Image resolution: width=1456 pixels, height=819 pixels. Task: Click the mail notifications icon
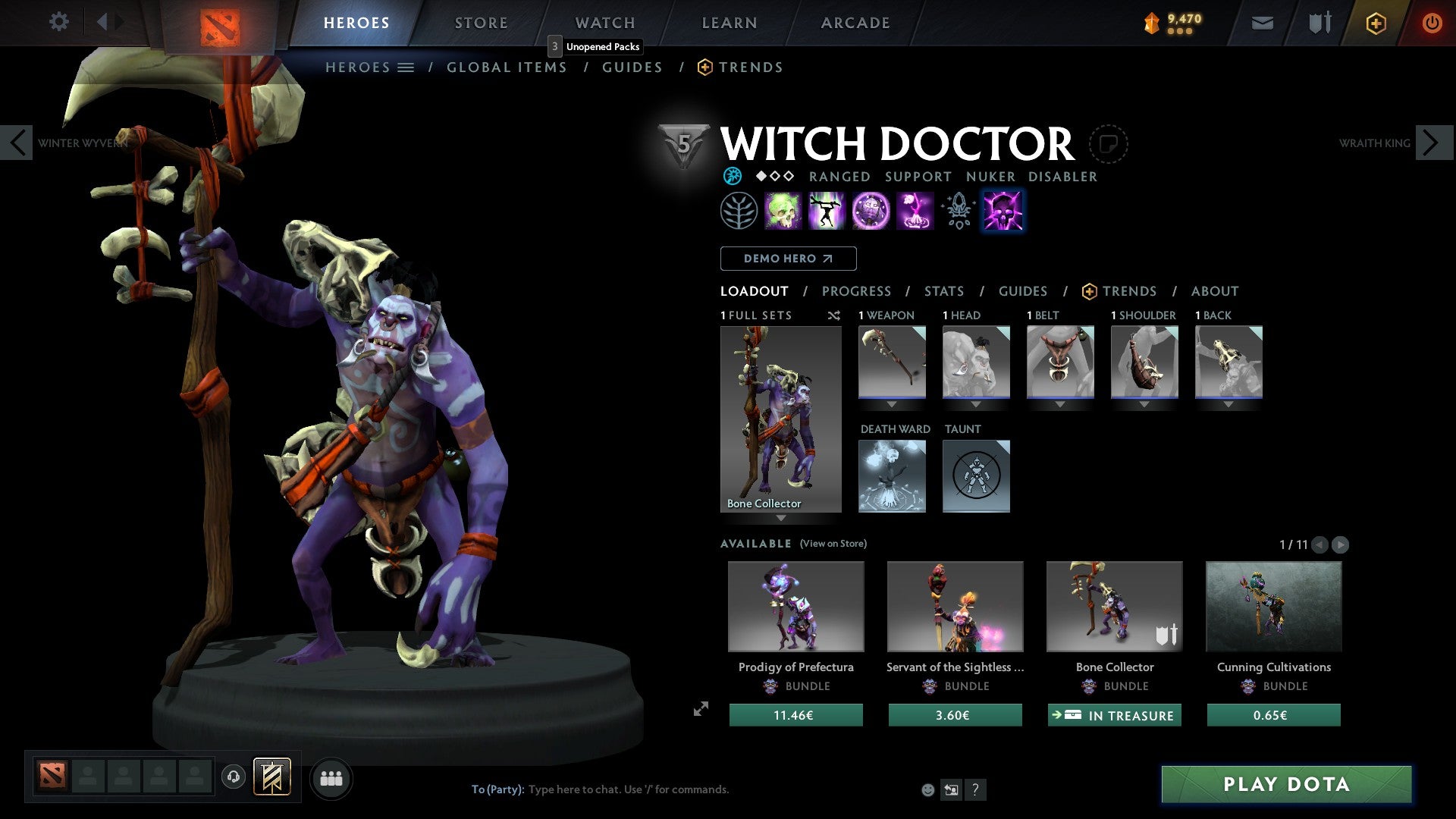point(1261,23)
